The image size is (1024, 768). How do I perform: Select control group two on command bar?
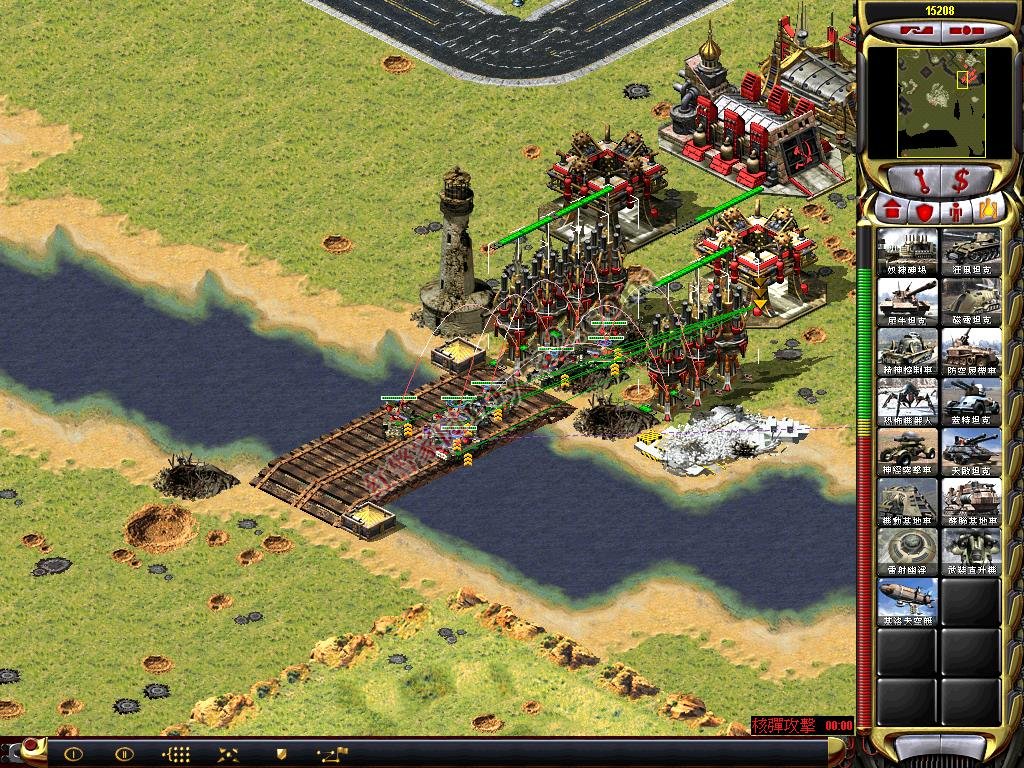point(124,754)
